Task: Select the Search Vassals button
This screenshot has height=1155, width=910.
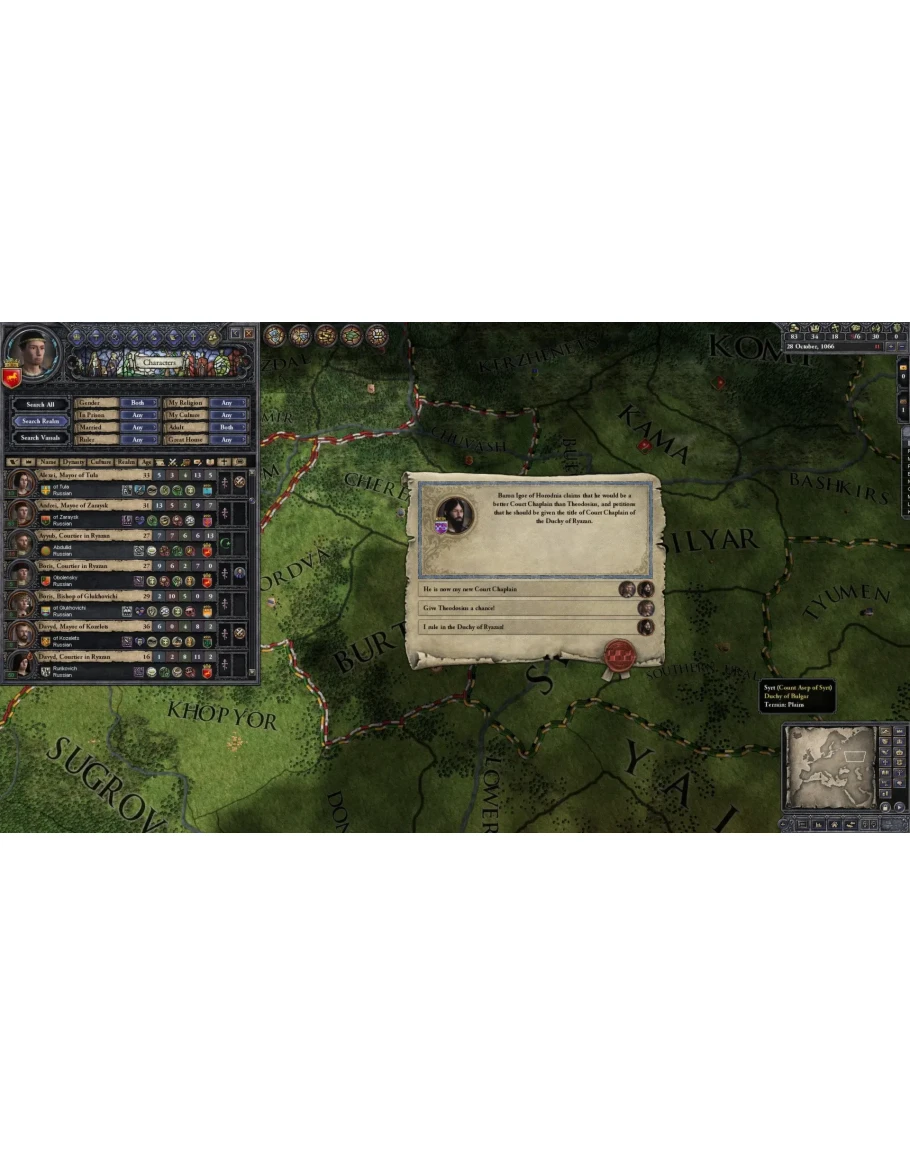Action: (x=41, y=437)
